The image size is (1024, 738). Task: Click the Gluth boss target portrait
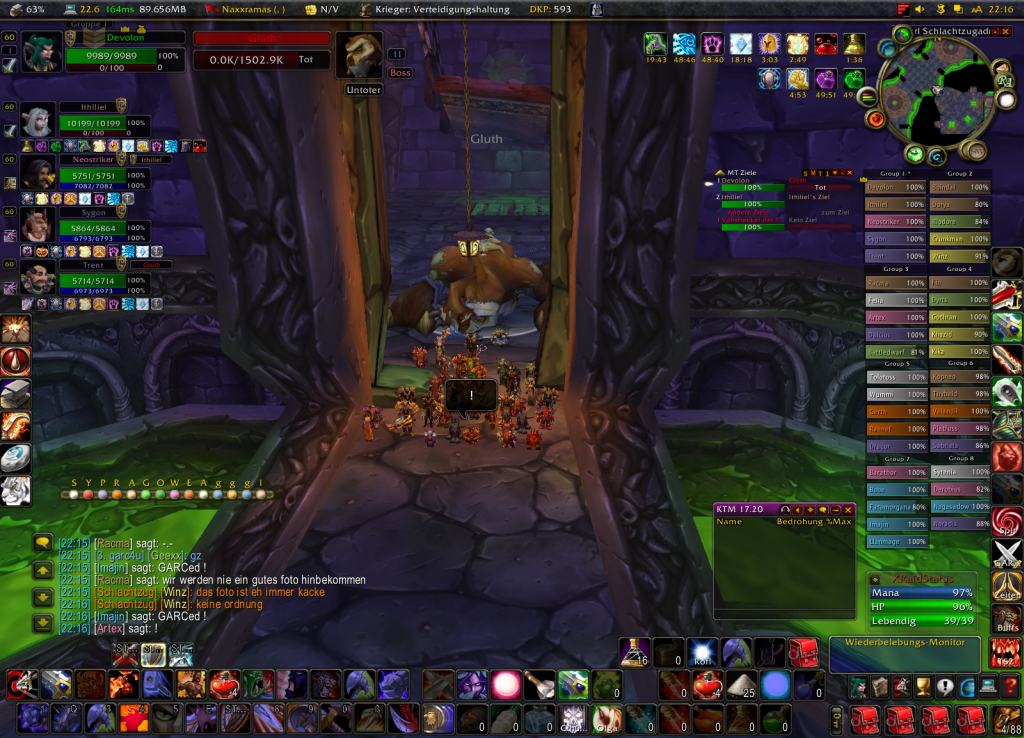pyautogui.click(x=360, y=55)
